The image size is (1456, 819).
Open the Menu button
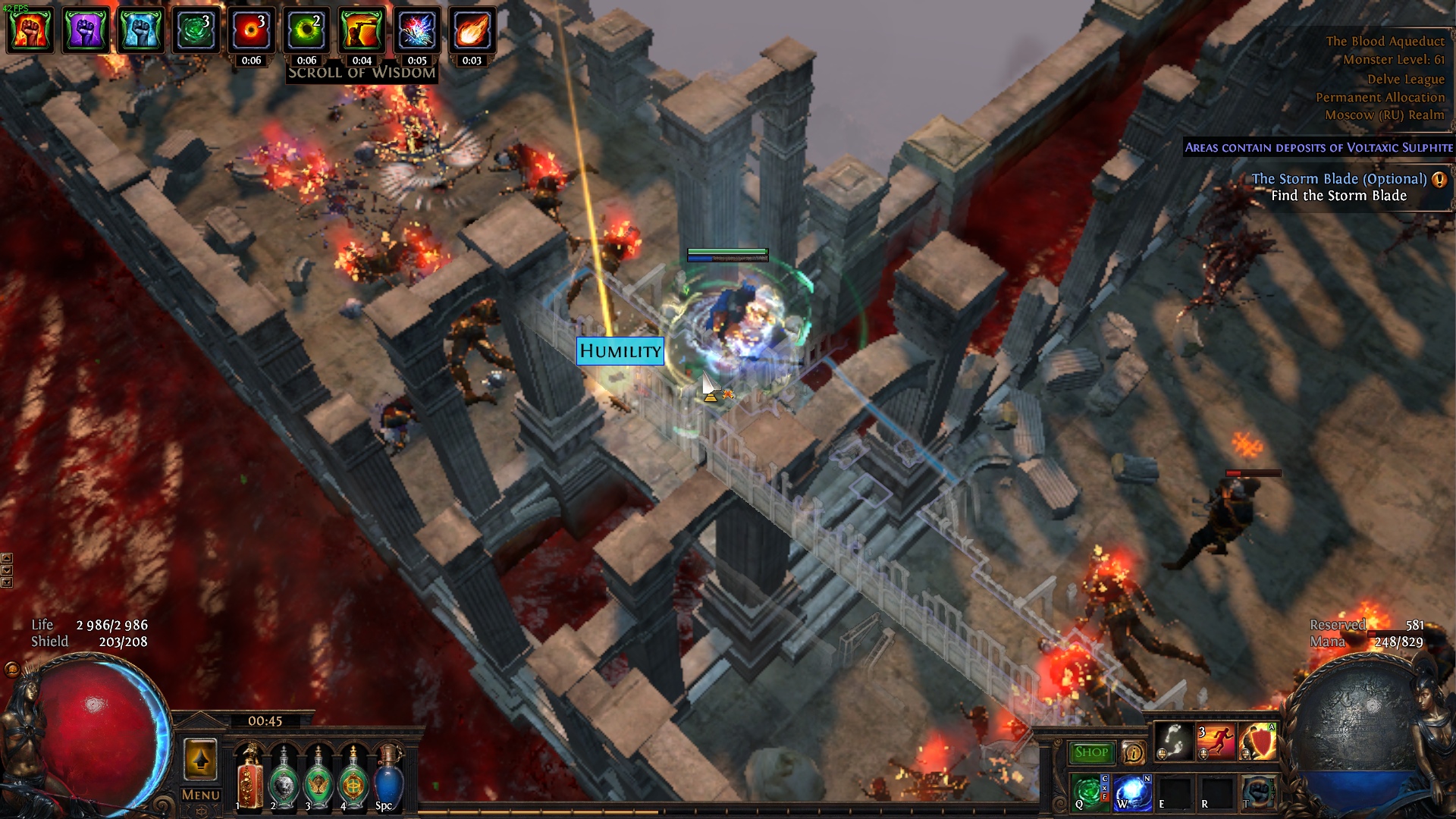(x=201, y=795)
